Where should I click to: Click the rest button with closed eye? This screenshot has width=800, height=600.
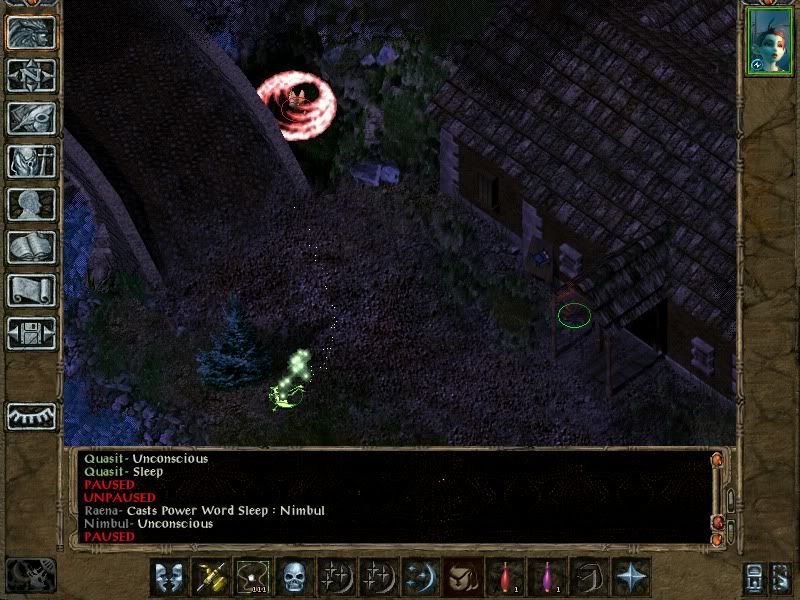coord(31,415)
